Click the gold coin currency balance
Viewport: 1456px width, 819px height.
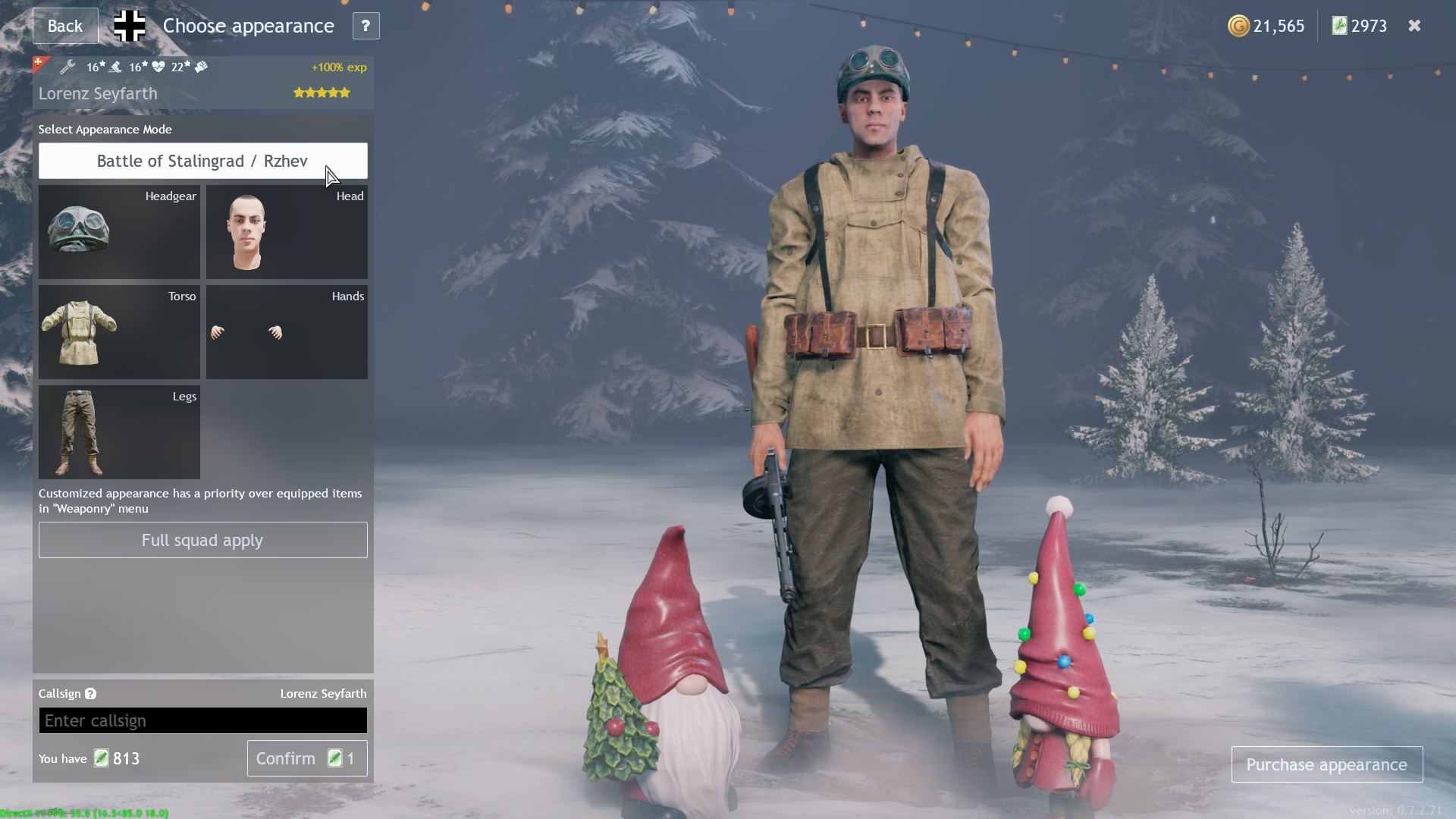(1266, 26)
